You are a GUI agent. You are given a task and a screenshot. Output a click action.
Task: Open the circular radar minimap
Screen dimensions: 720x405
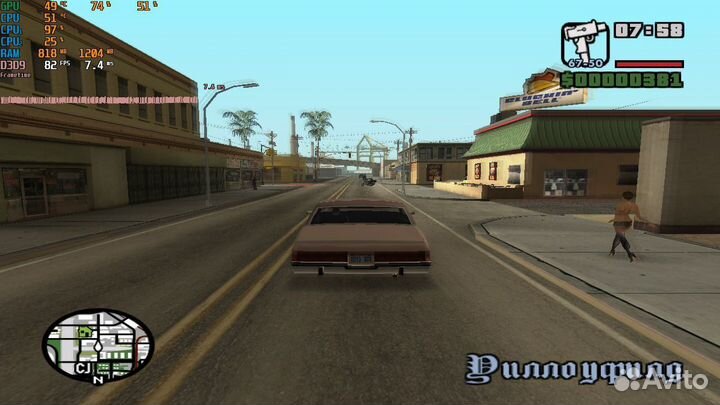(x=97, y=344)
